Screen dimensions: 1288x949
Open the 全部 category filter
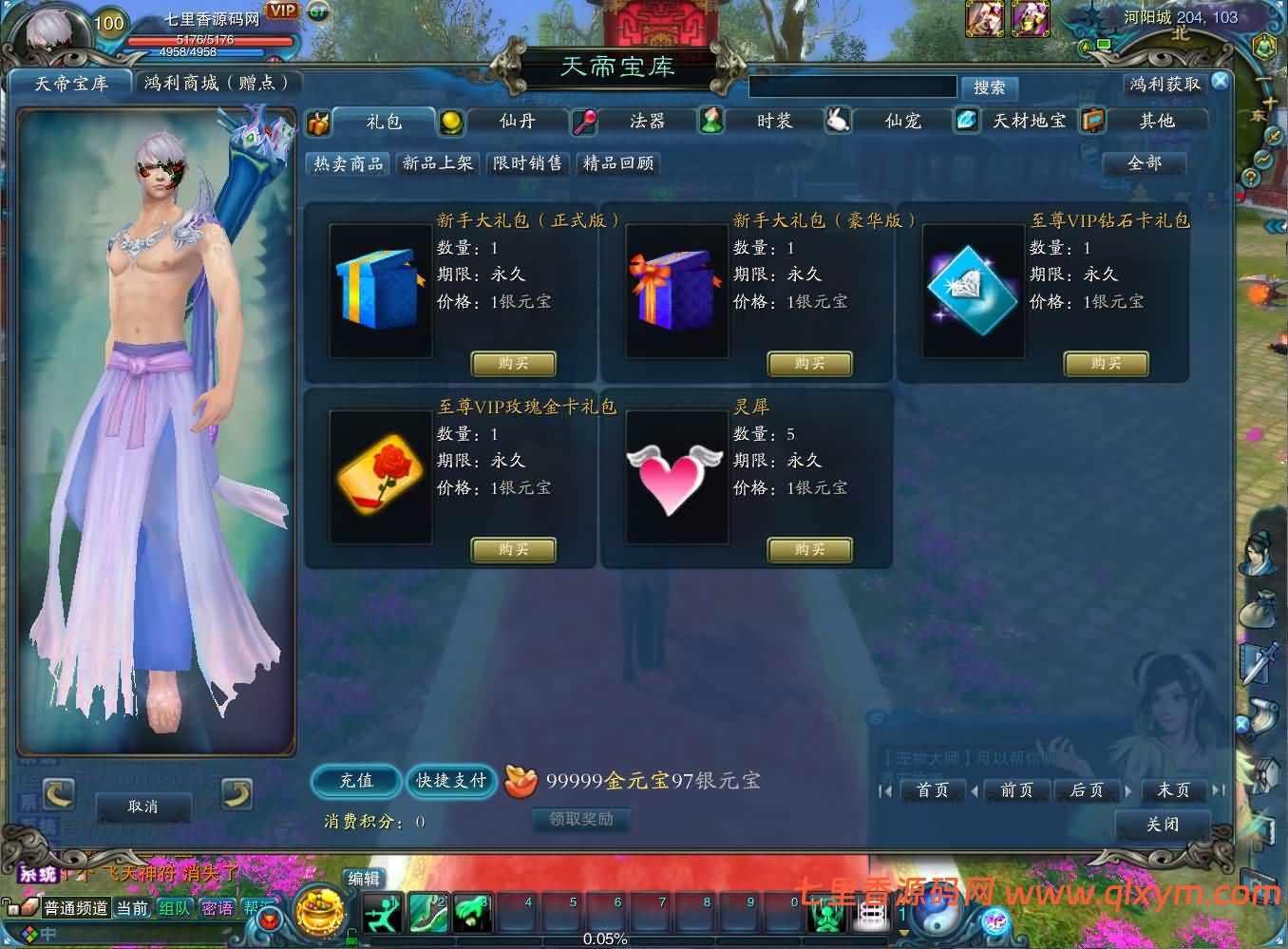(1143, 162)
